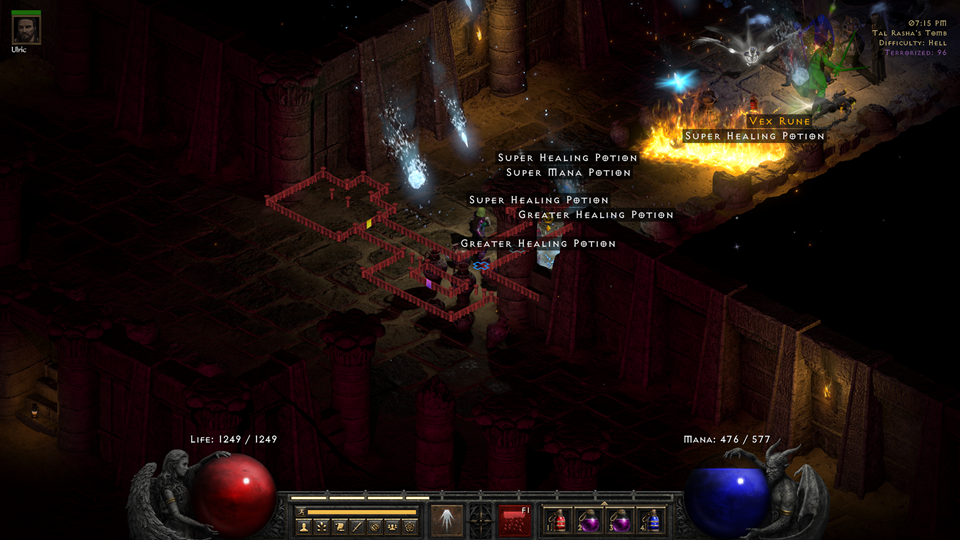Screen dimensions: 960x540
Task: Open the quest scroll button
Action: pos(340,526)
